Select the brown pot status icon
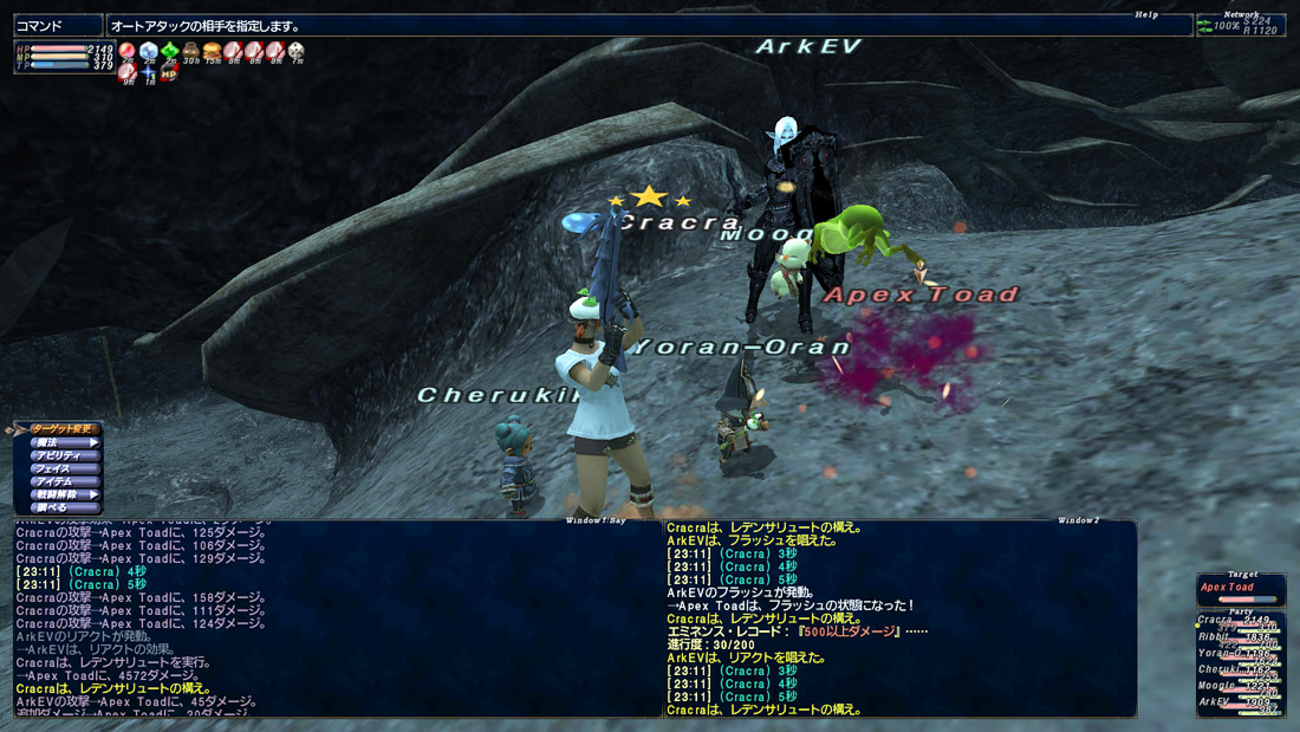This screenshot has height=732, width=1300. [x=191, y=51]
